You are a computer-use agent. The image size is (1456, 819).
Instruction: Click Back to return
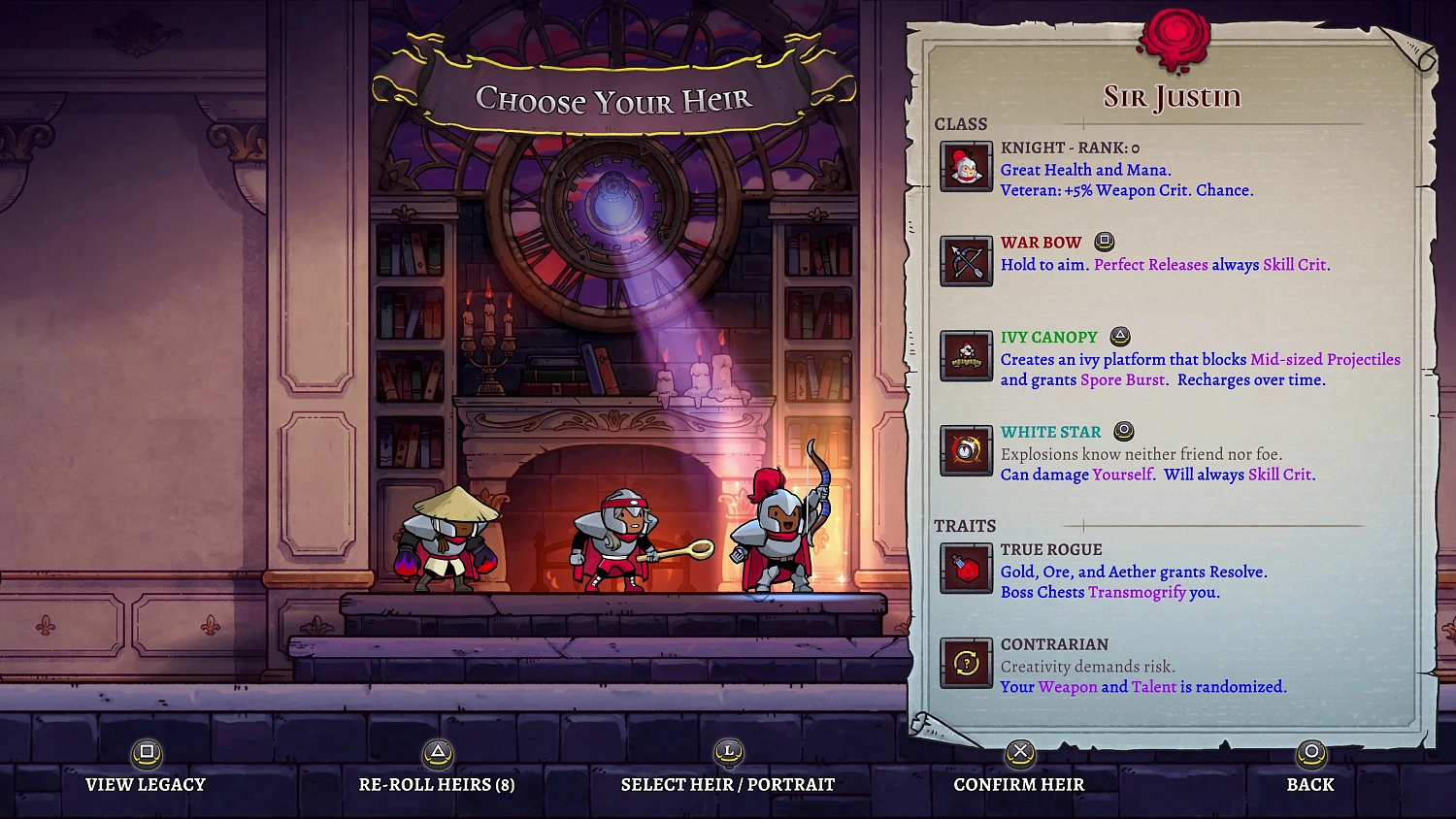[1310, 784]
